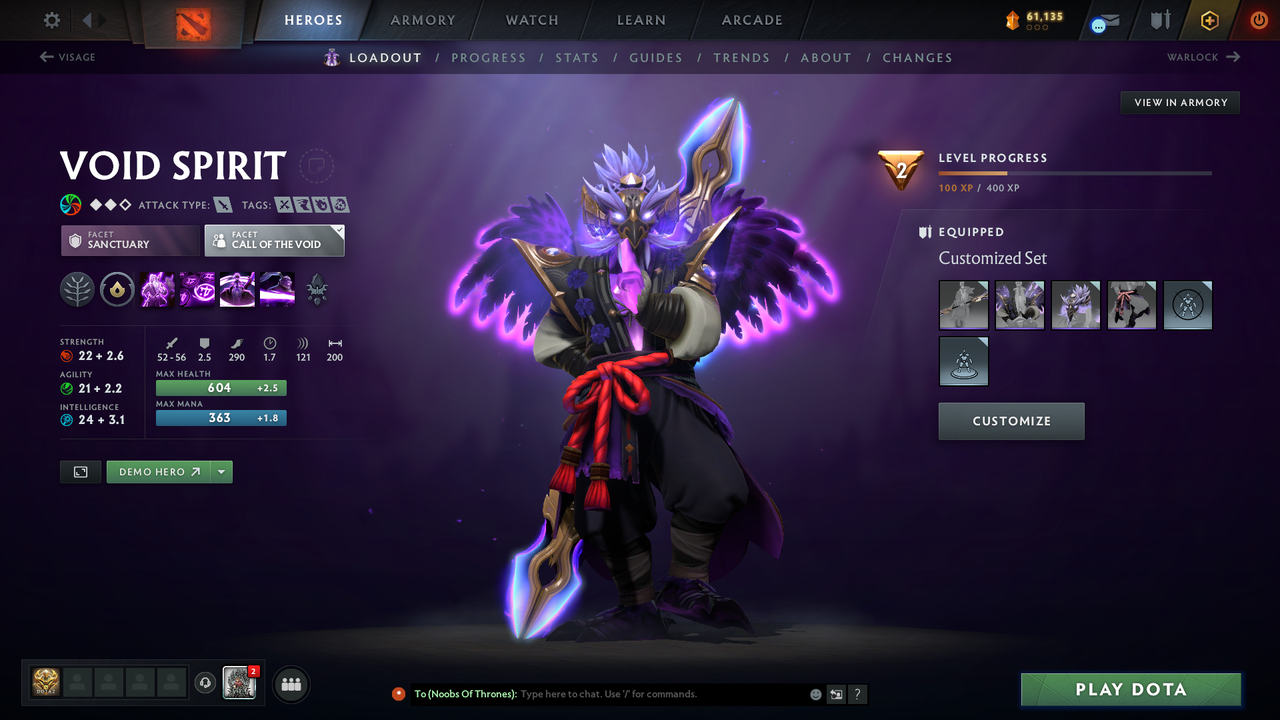Click the level progress XP bar
1280x720 pixels.
[x=1075, y=172]
